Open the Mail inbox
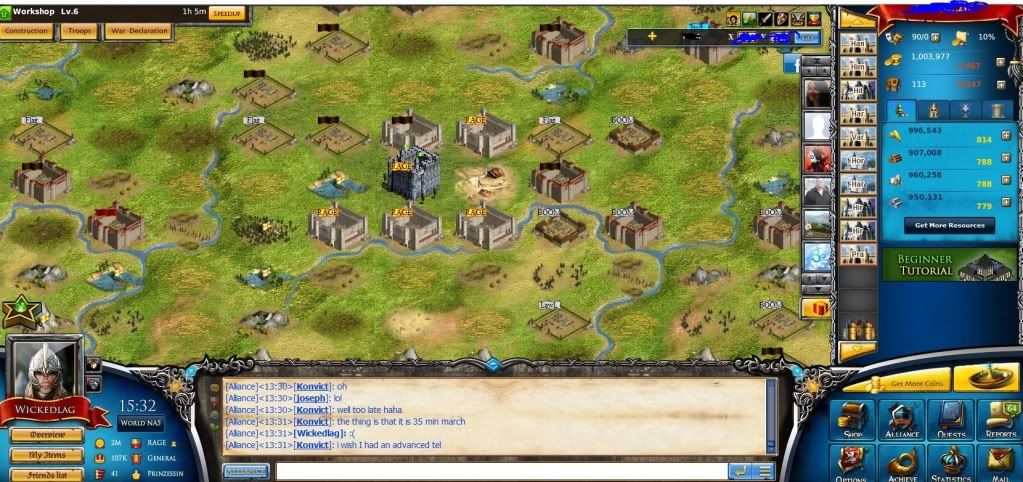1023x482 pixels. pos(998,463)
